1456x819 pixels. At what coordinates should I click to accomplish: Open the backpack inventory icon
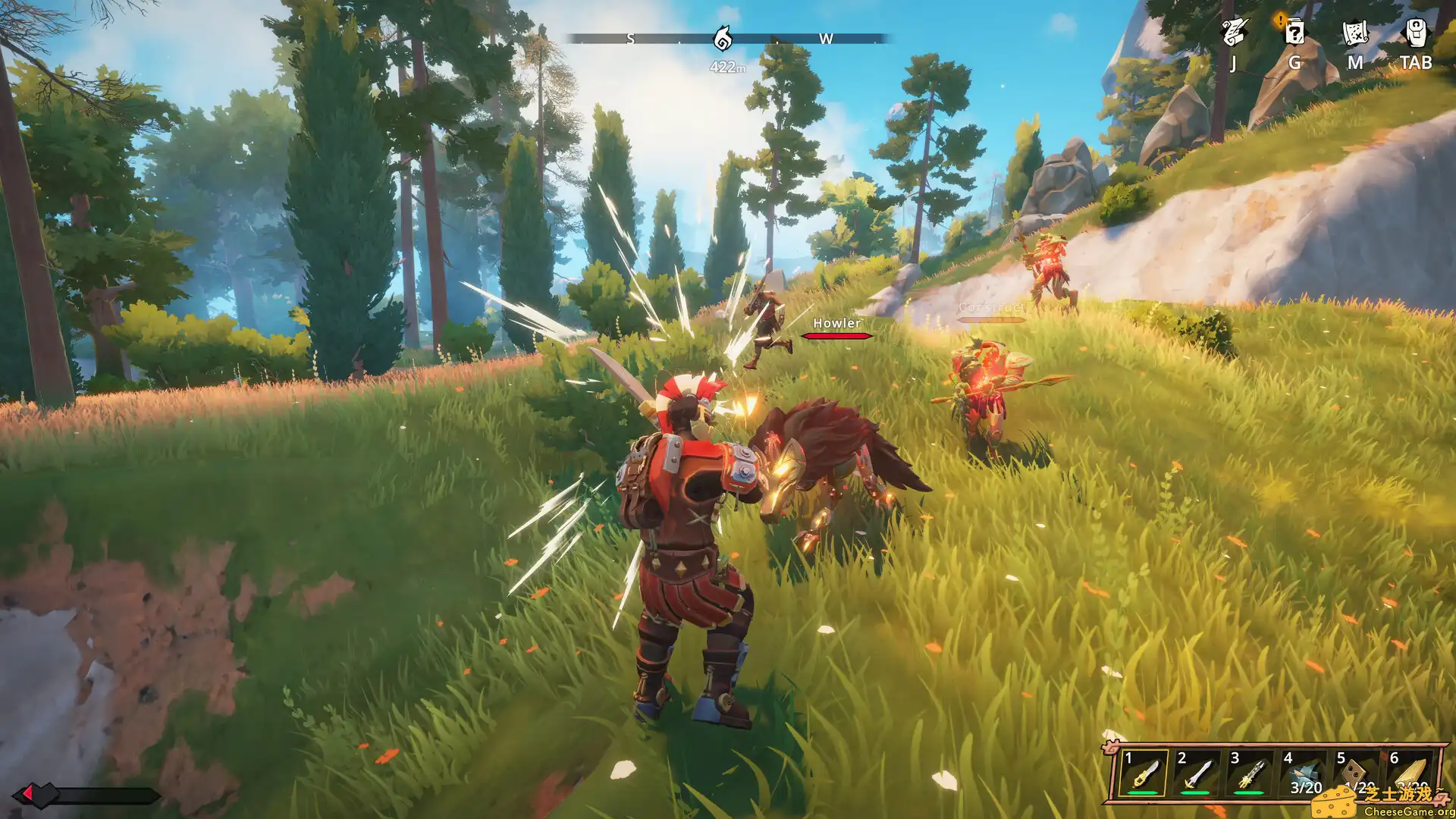point(1416,33)
